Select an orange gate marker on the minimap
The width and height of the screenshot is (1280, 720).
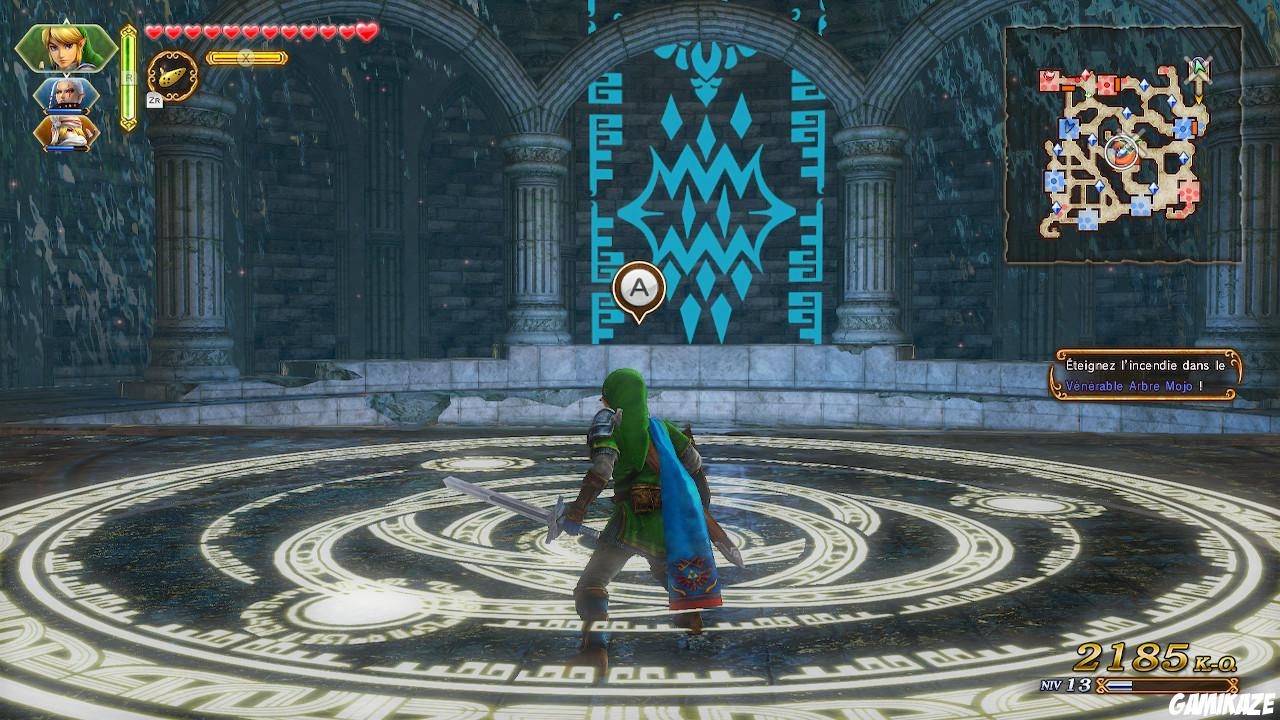1068,87
